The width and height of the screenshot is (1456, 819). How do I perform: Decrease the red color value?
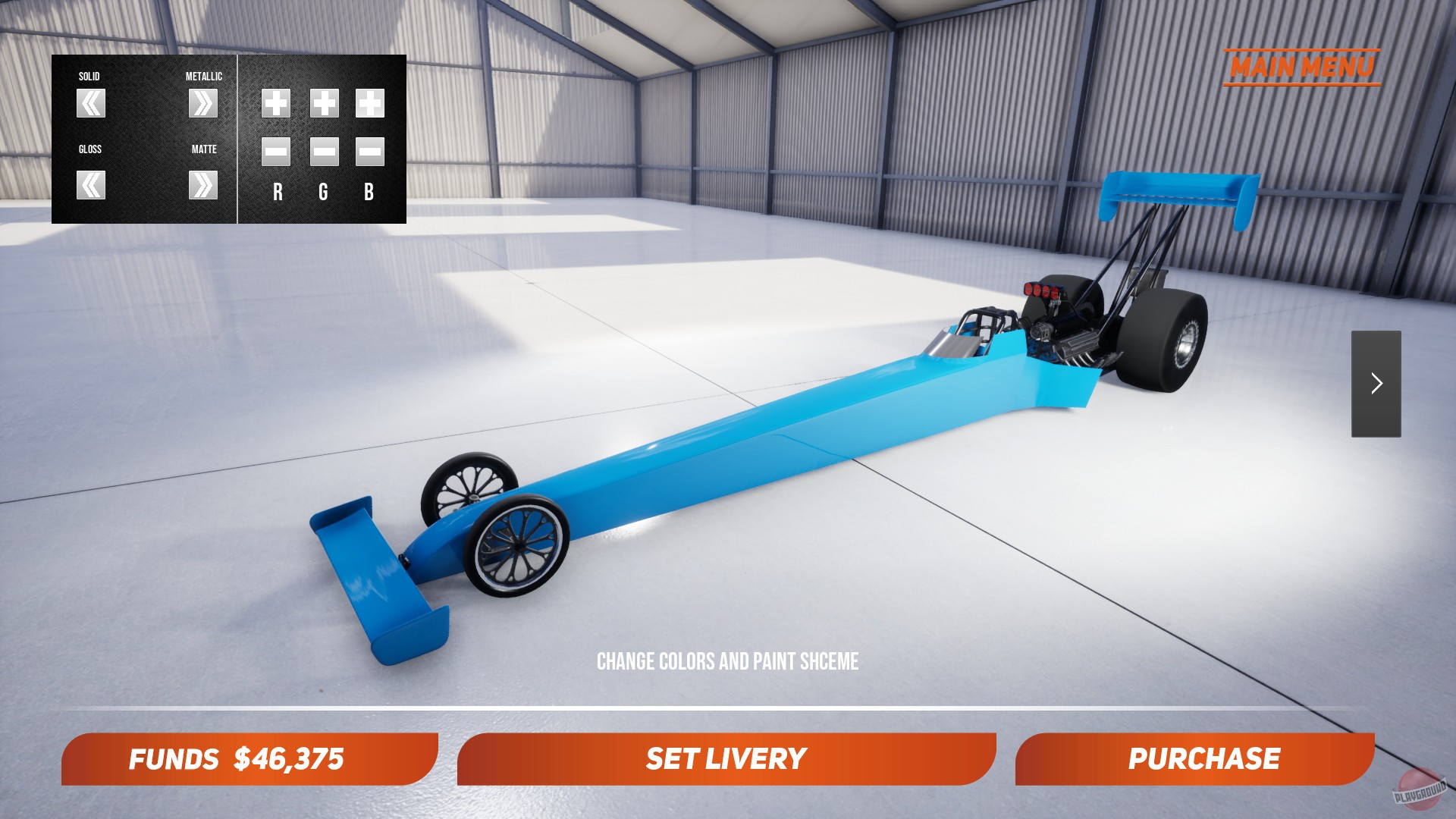[275, 153]
